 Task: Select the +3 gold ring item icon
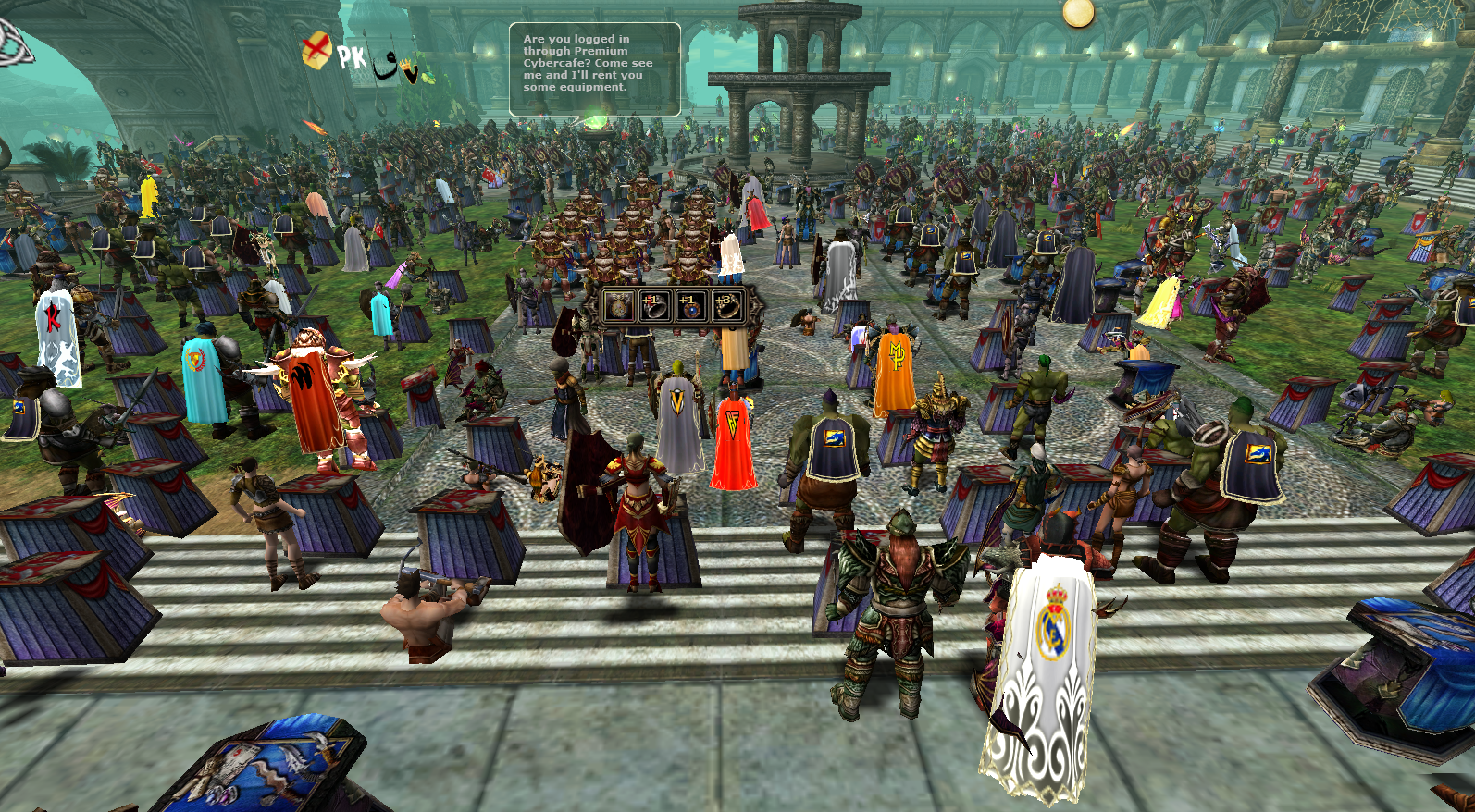(728, 305)
